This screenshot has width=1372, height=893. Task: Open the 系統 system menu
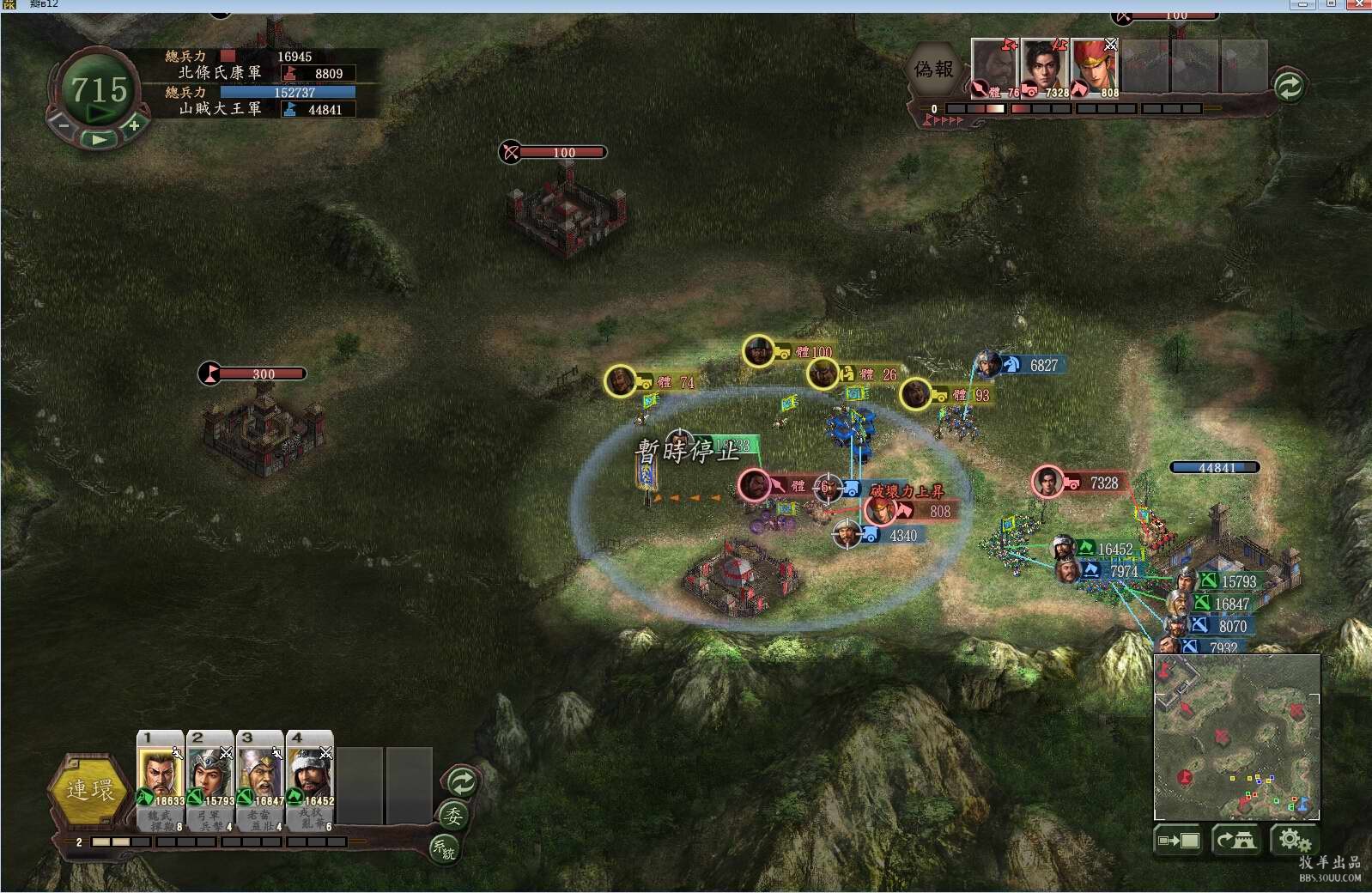[444, 849]
